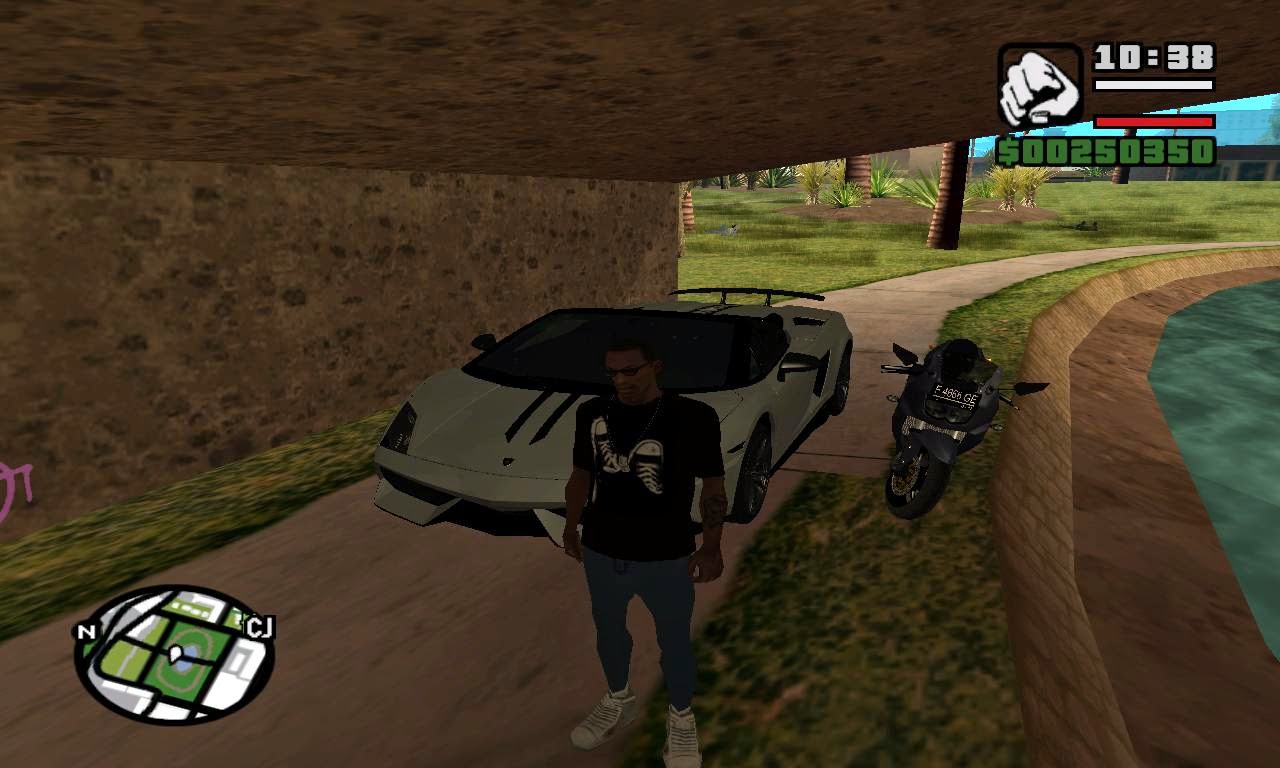The height and width of the screenshot is (768, 1280).
Task: Toggle the white armor bar
Action: coord(1152,85)
